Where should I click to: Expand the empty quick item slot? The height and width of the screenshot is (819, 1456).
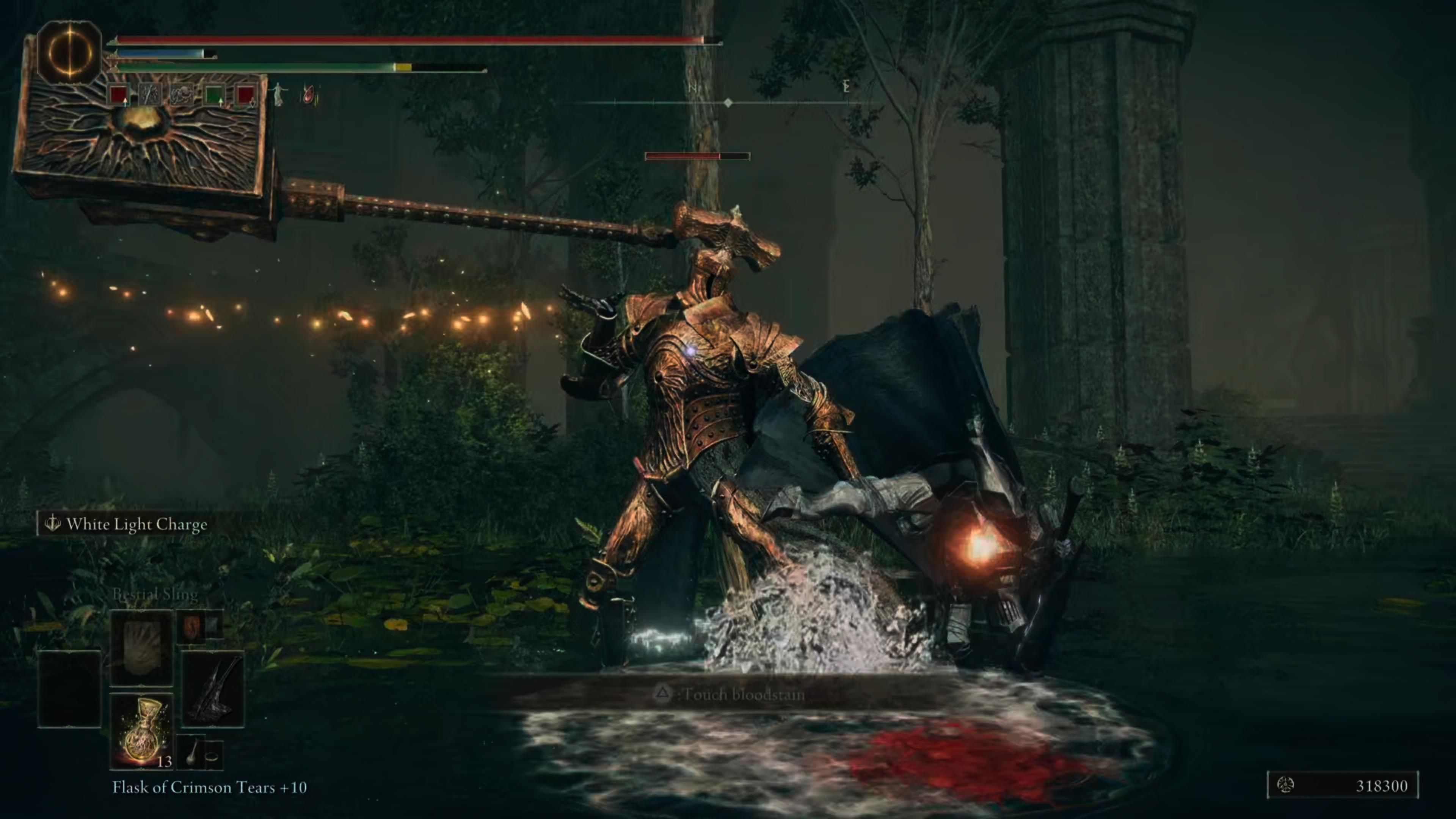click(x=69, y=690)
